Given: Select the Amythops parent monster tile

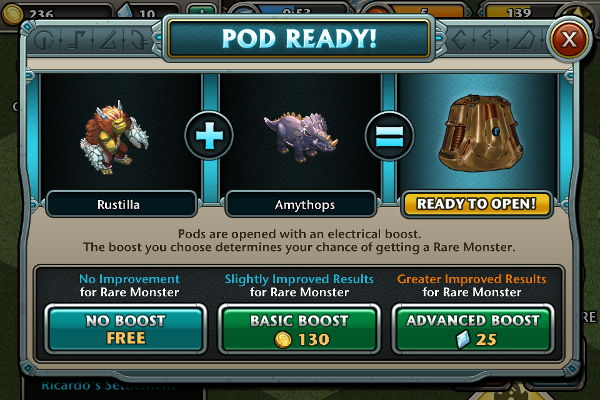Looking at the screenshot, I should click(x=300, y=137).
